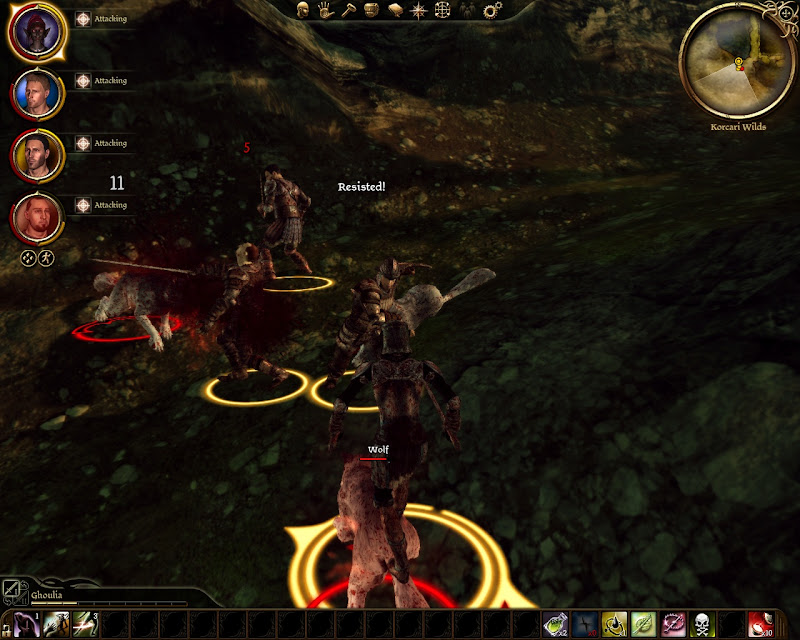Use the red health poultice slot

pyautogui.click(x=760, y=624)
